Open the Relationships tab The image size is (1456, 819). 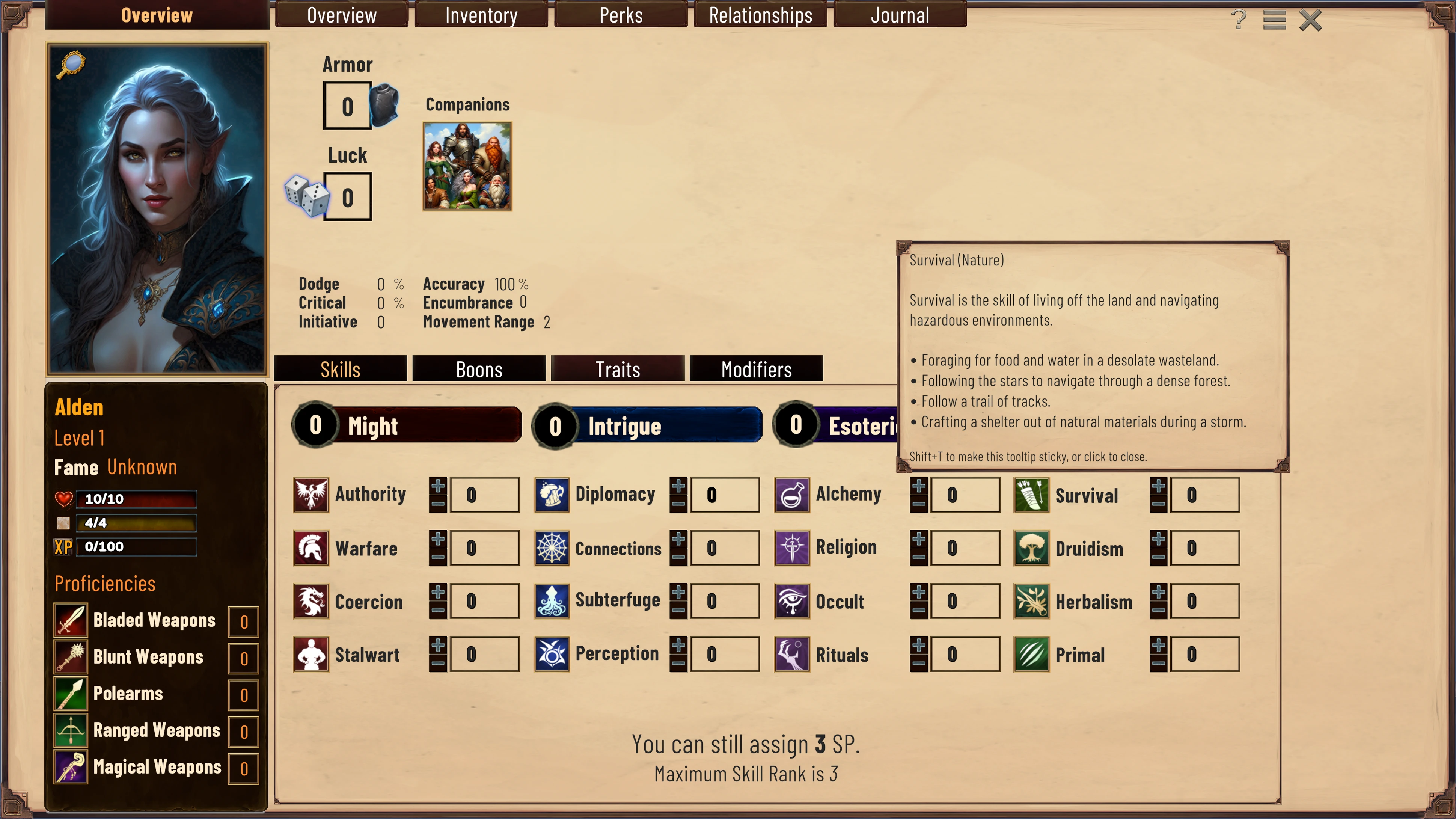(x=760, y=15)
